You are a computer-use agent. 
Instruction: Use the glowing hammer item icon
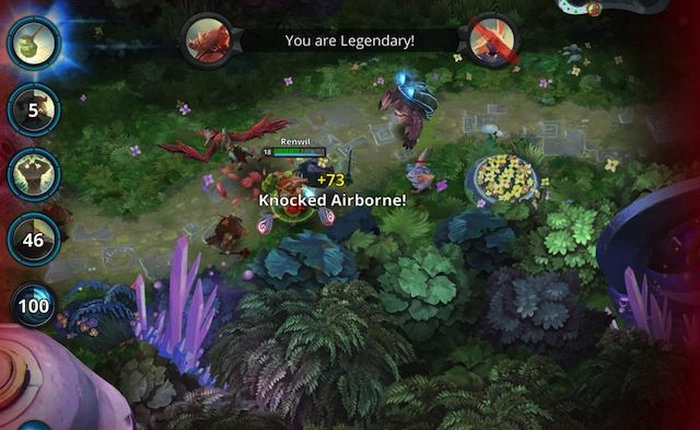[x=34, y=42]
